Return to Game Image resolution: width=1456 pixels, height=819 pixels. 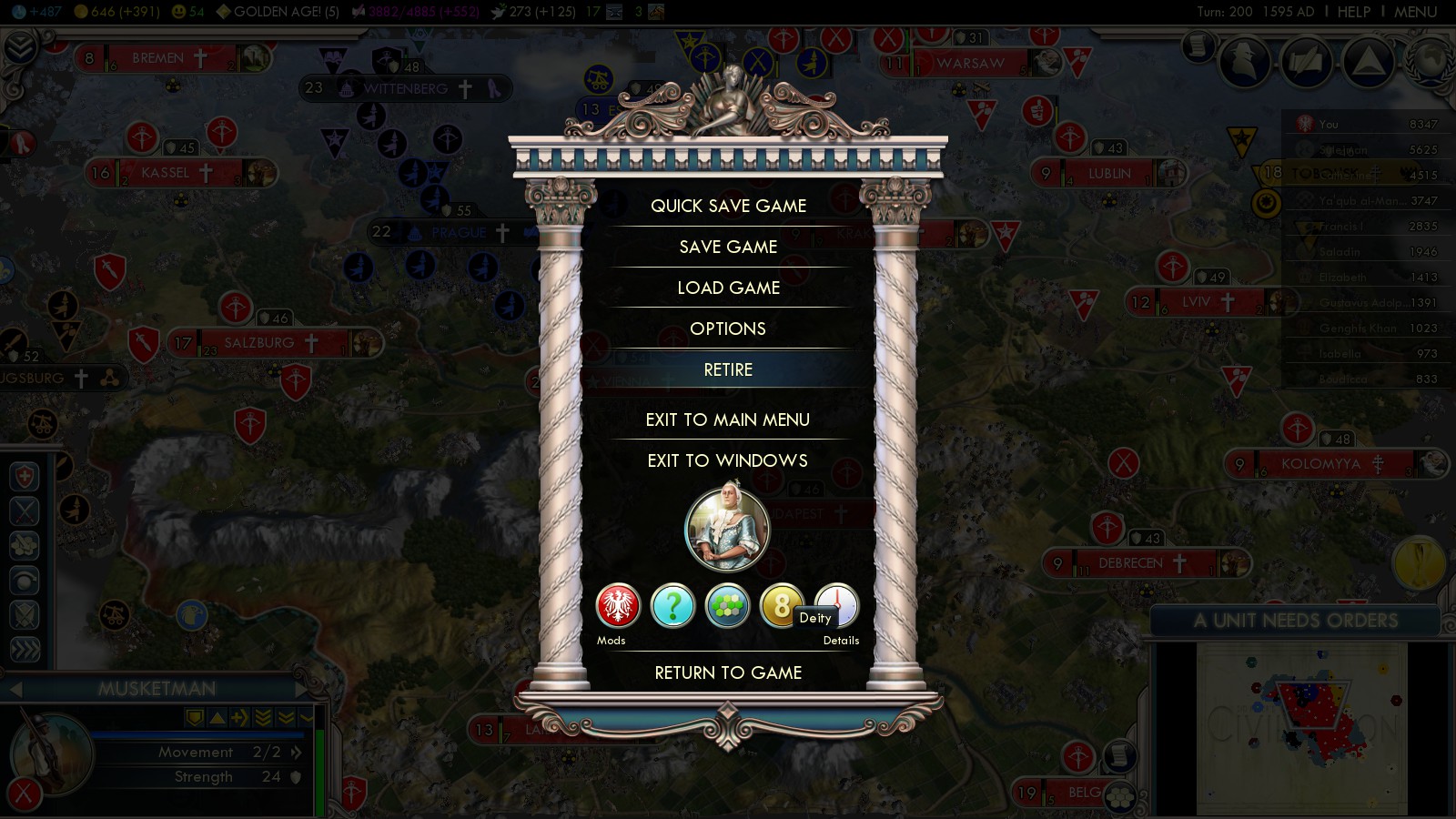[728, 672]
